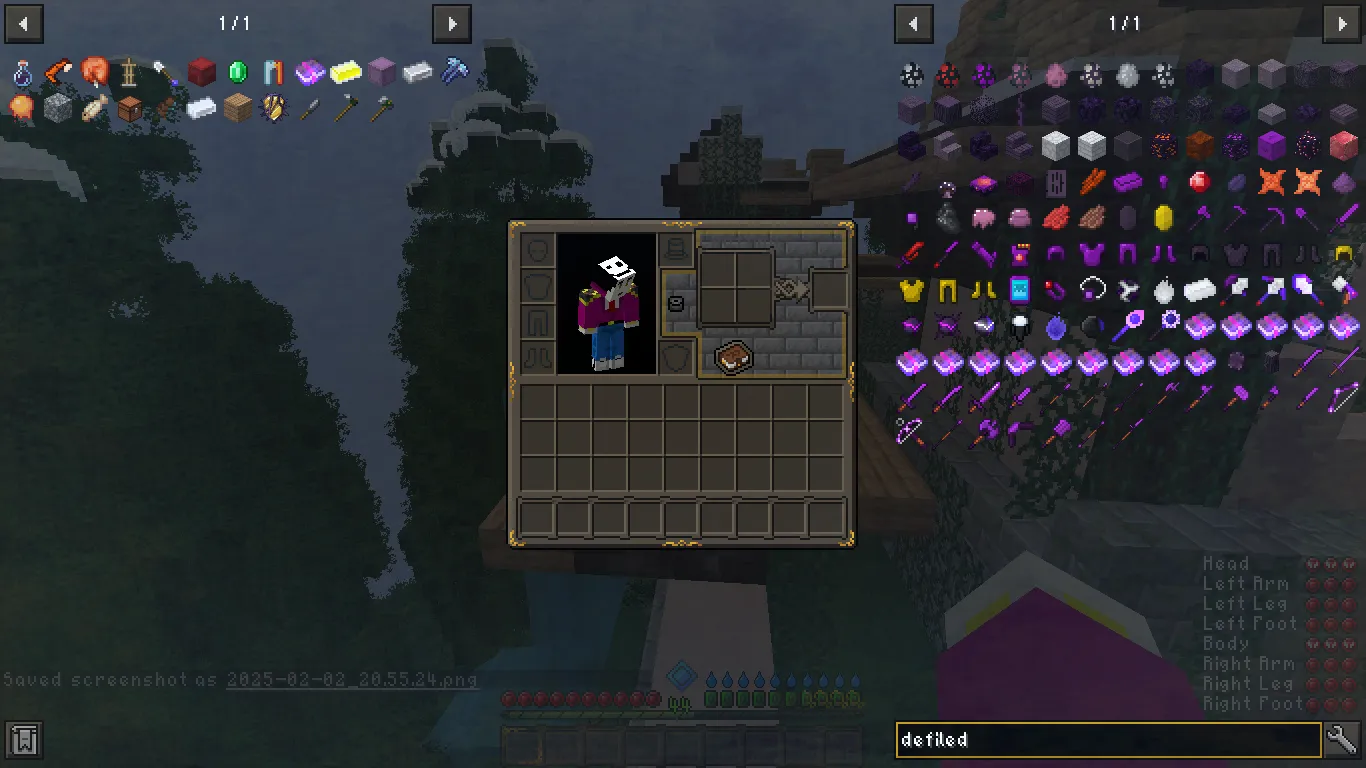Select the pink wand in the item list
Viewport: 1366px width, 768px height.
coord(1130,324)
